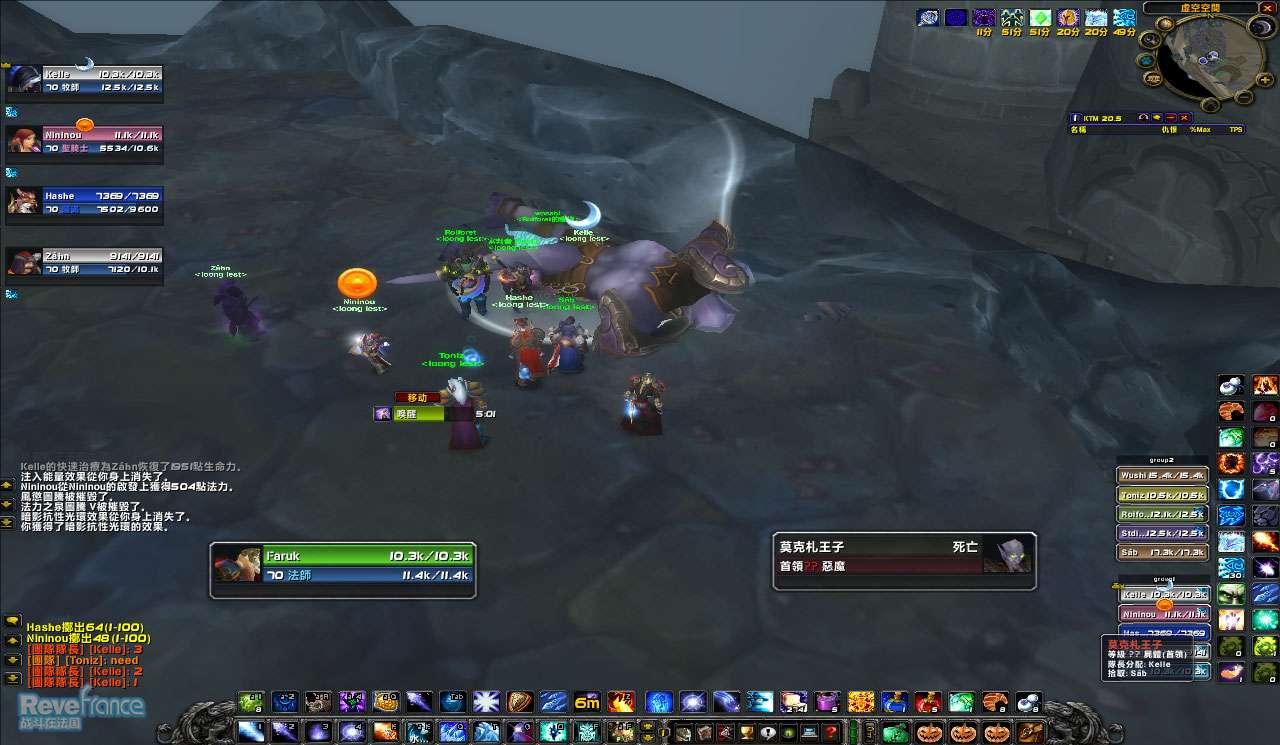Open the chat bubble button beside chat log

coord(12,621)
